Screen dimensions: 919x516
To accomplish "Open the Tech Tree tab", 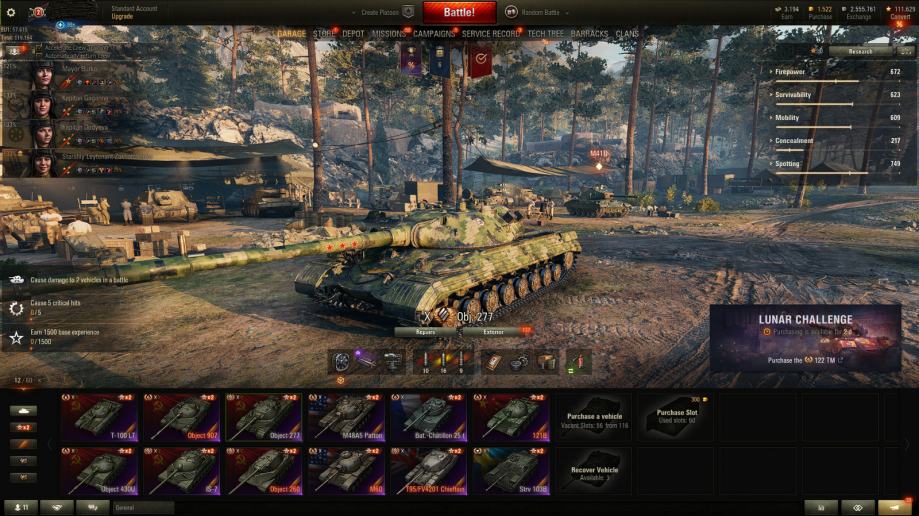I will 545,34.
